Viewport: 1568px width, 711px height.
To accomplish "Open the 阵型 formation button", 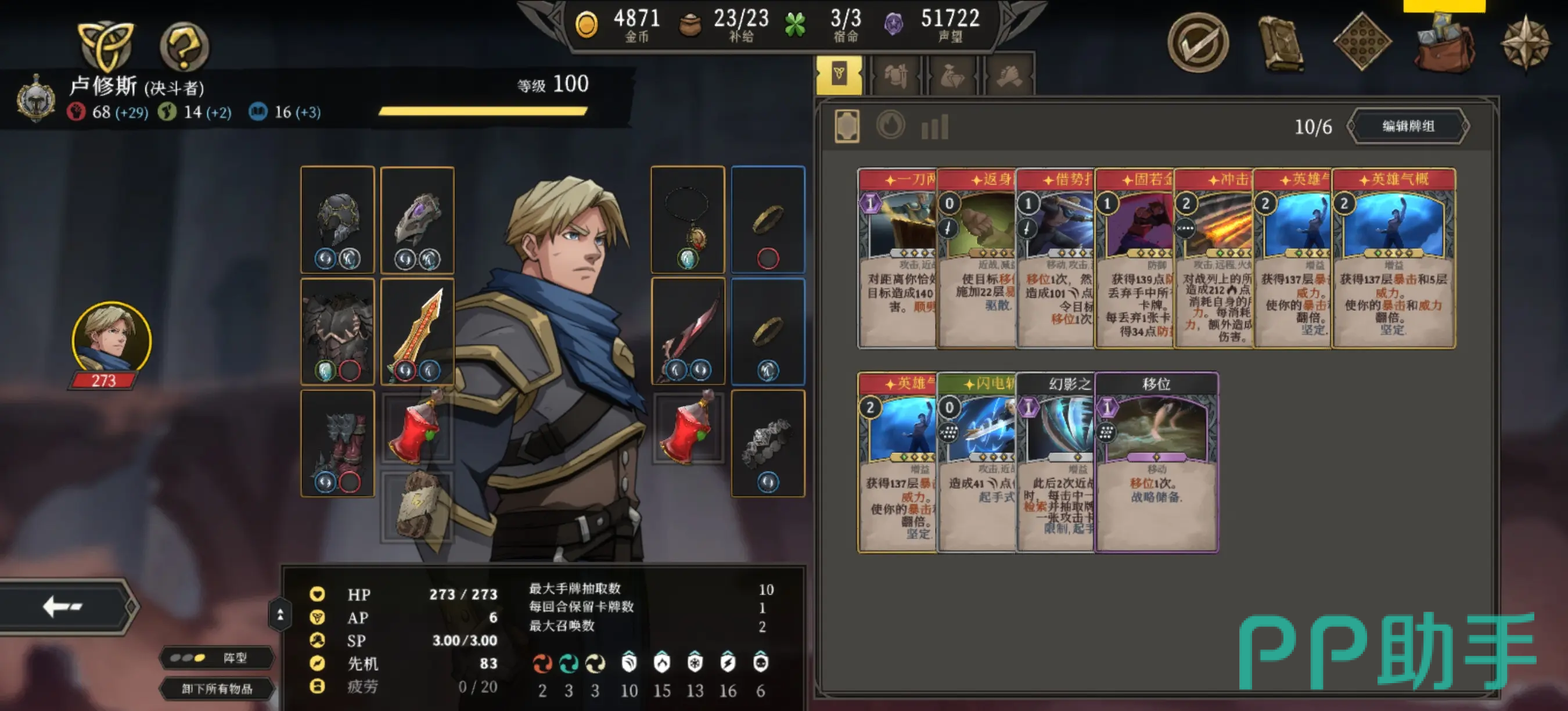I will [x=216, y=658].
